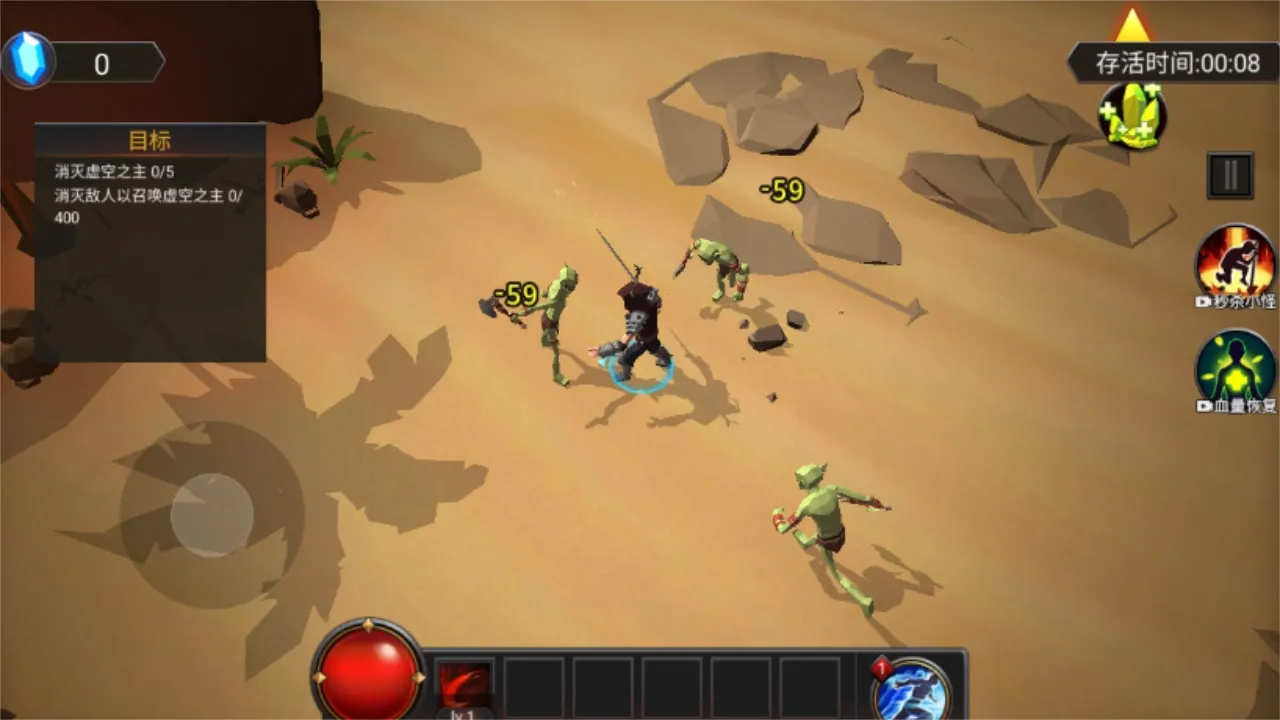Activate the 秒杀小怪 instant-kill ad skill
1280x720 pixels.
point(1236,262)
